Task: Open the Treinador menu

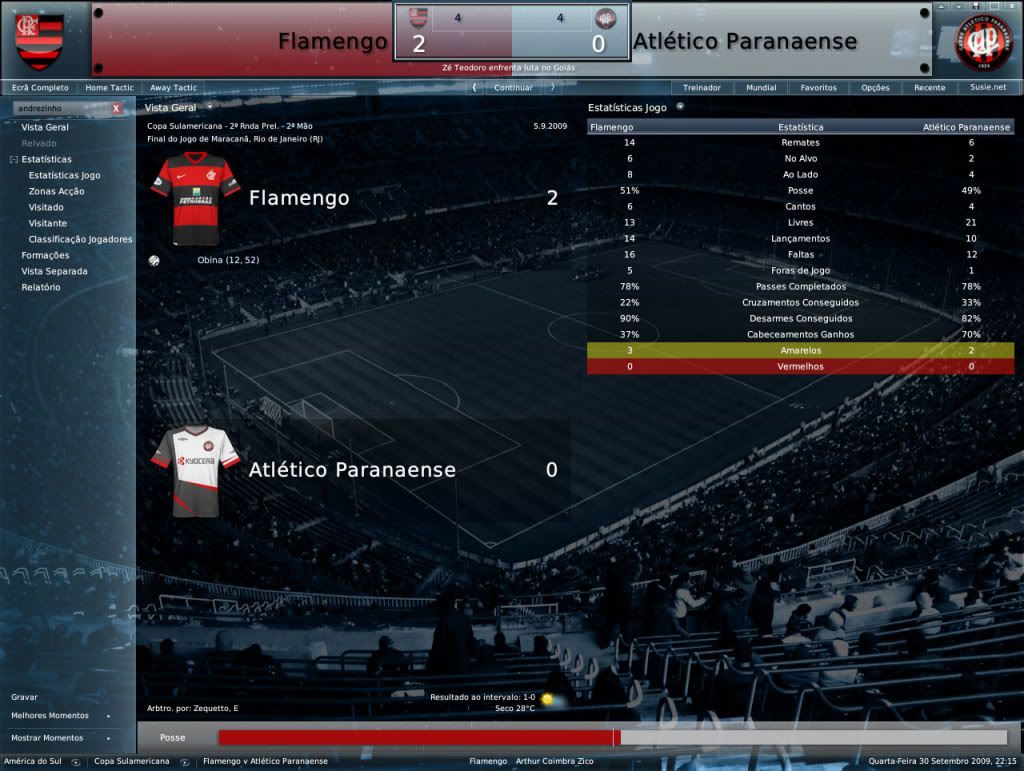Action: (x=702, y=88)
